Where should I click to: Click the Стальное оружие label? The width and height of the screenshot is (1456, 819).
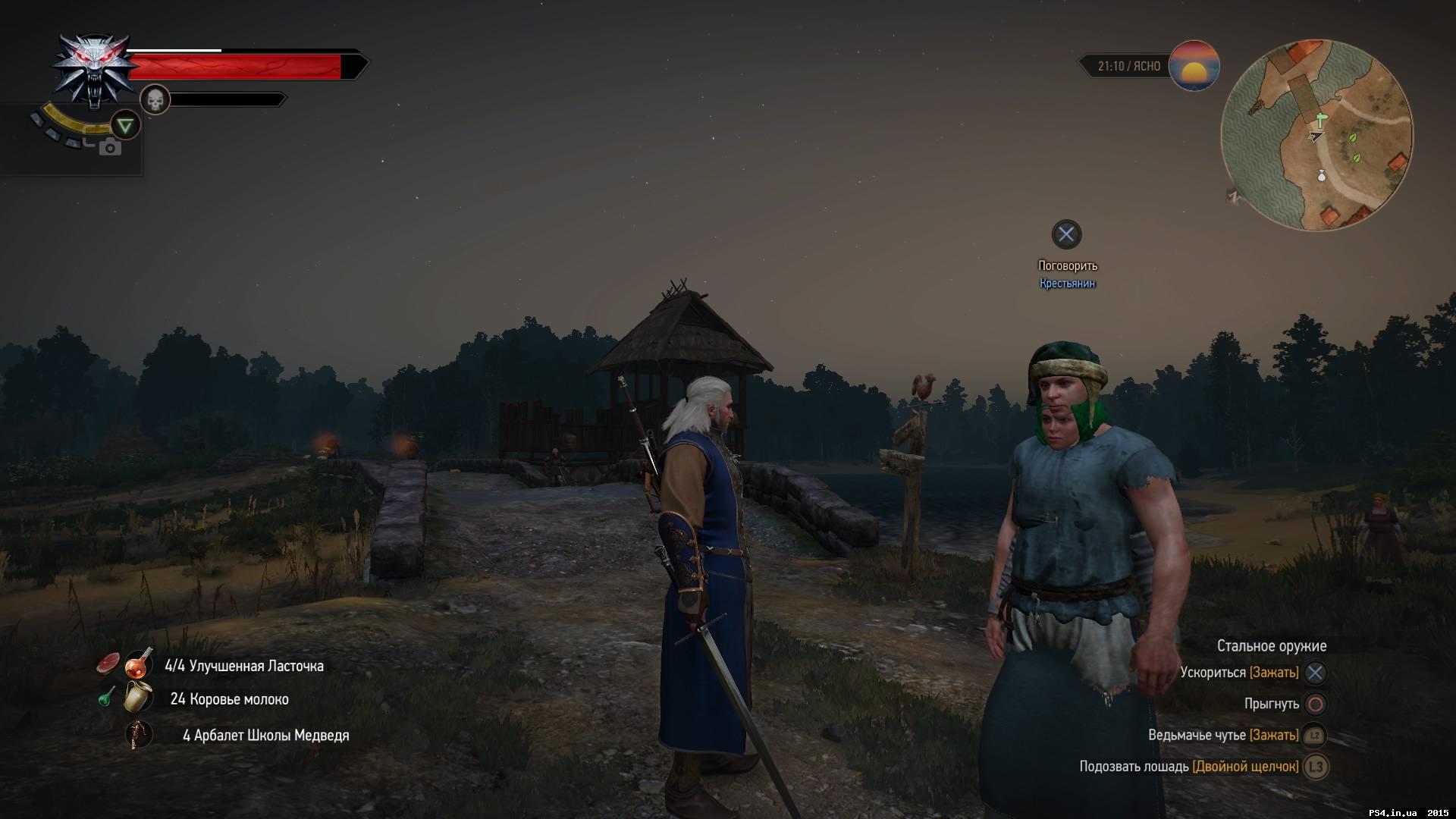pos(1272,645)
